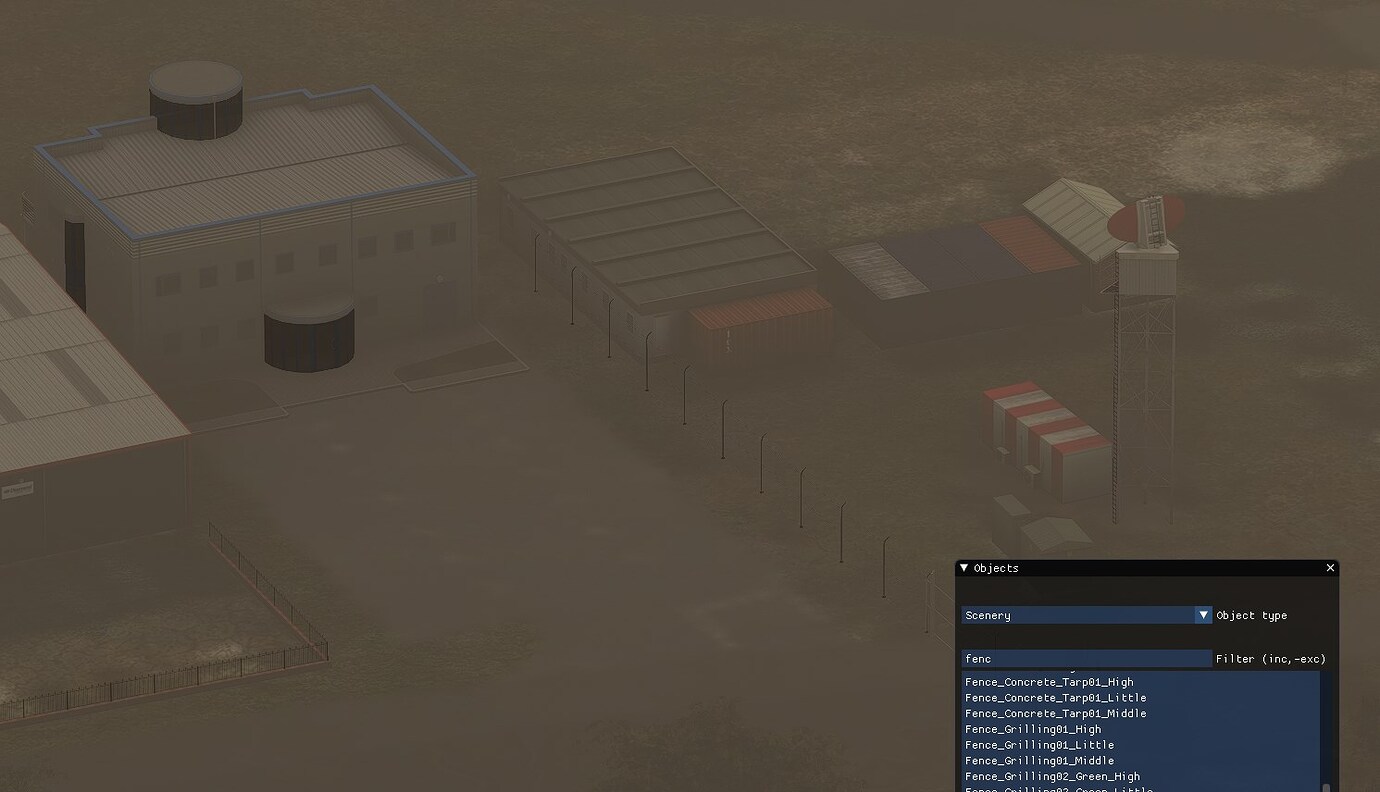Select Fence_Concrete_Tarp01_Middle from the list
Screen dimensions: 1380x792
point(1055,713)
